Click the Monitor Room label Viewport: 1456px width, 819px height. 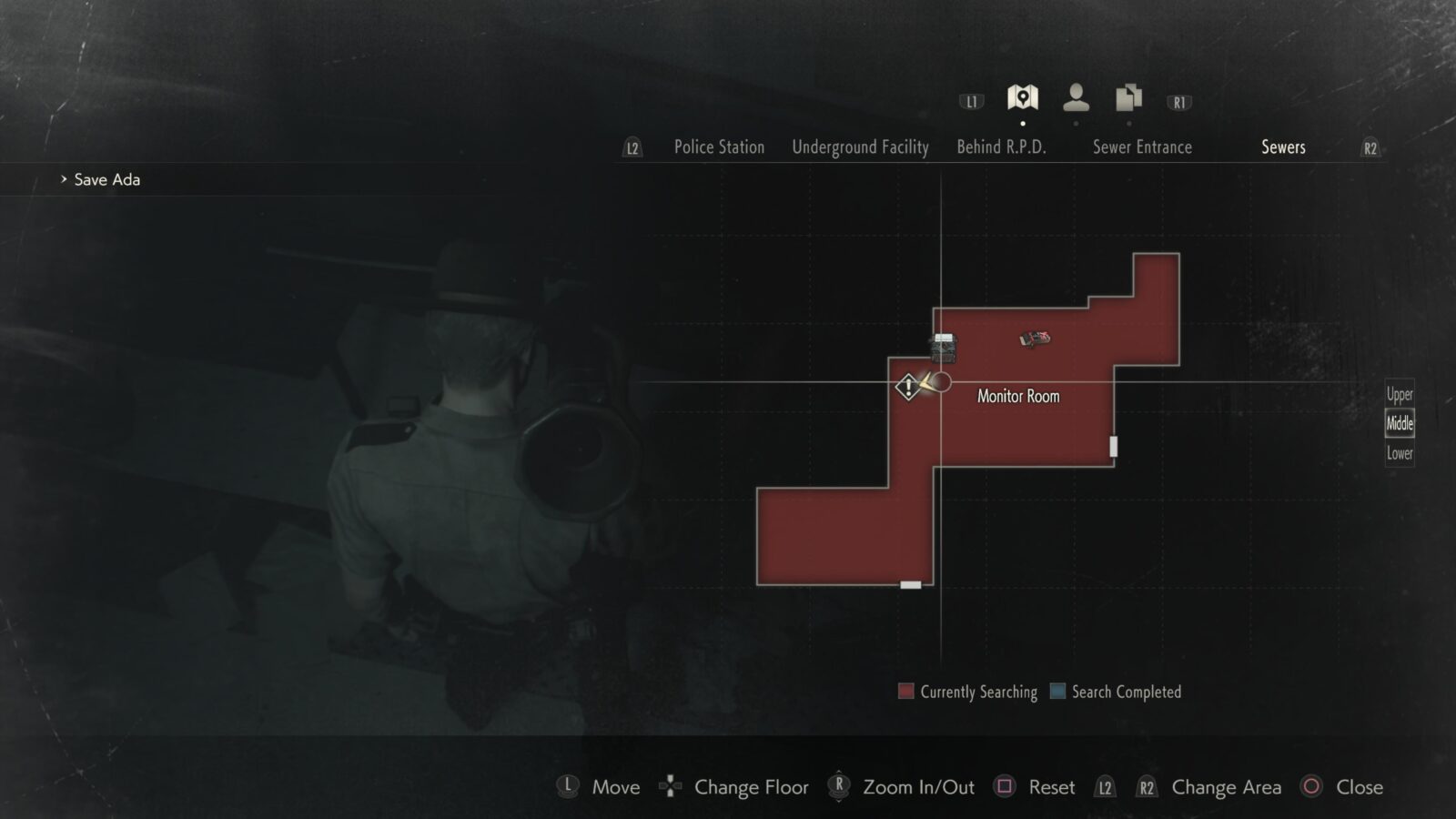pyautogui.click(x=1018, y=395)
